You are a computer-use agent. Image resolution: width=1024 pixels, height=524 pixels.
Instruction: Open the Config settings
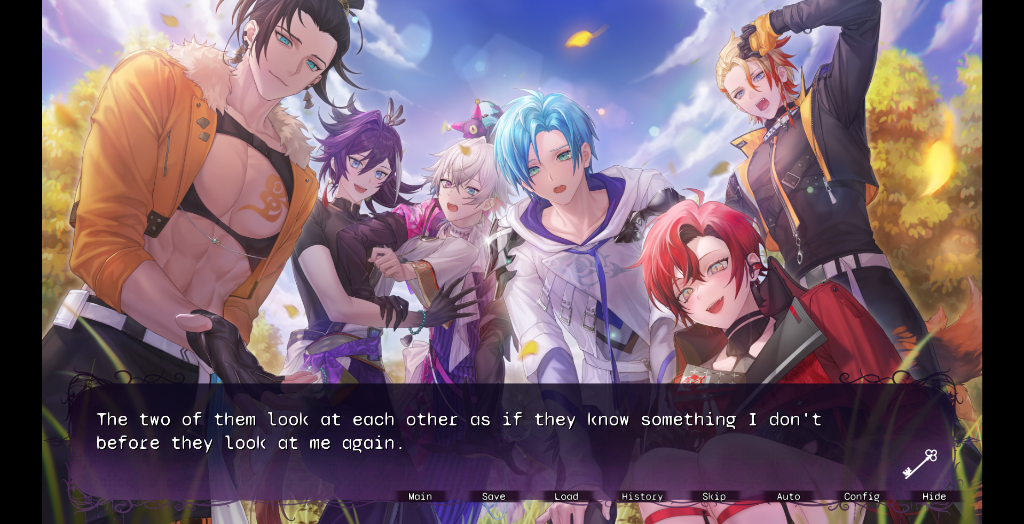click(x=861, y=497)
